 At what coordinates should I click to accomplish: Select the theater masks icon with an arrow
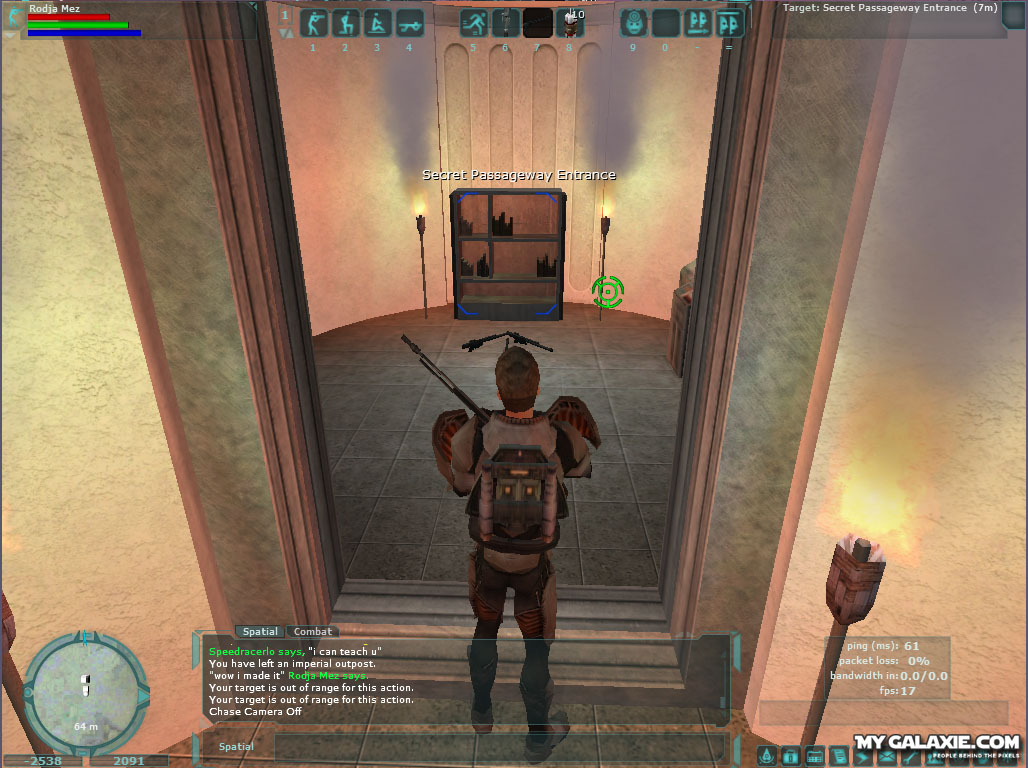pyautogui.click(x=697, y=23)
